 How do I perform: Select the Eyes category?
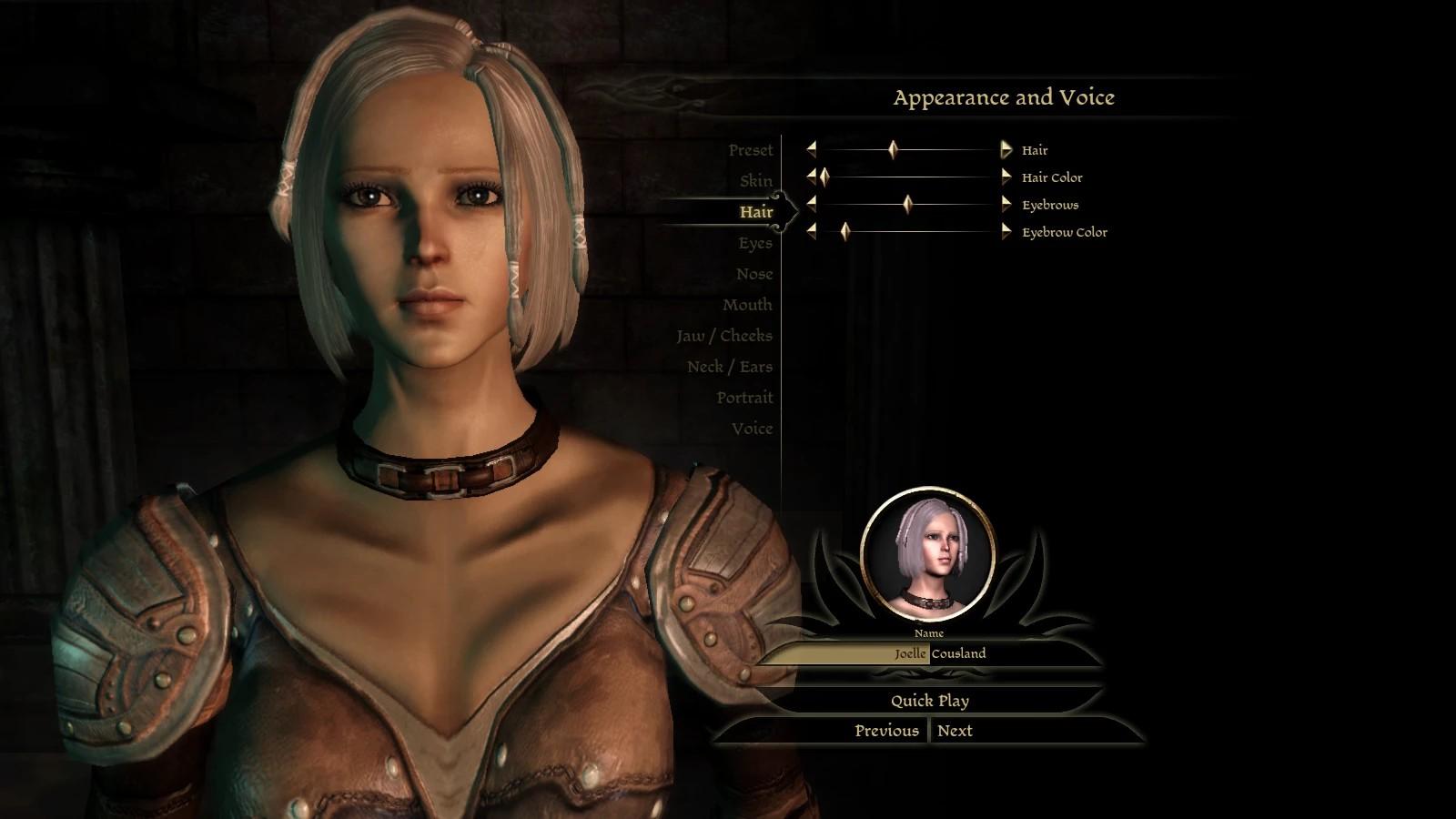click(754, 243)
